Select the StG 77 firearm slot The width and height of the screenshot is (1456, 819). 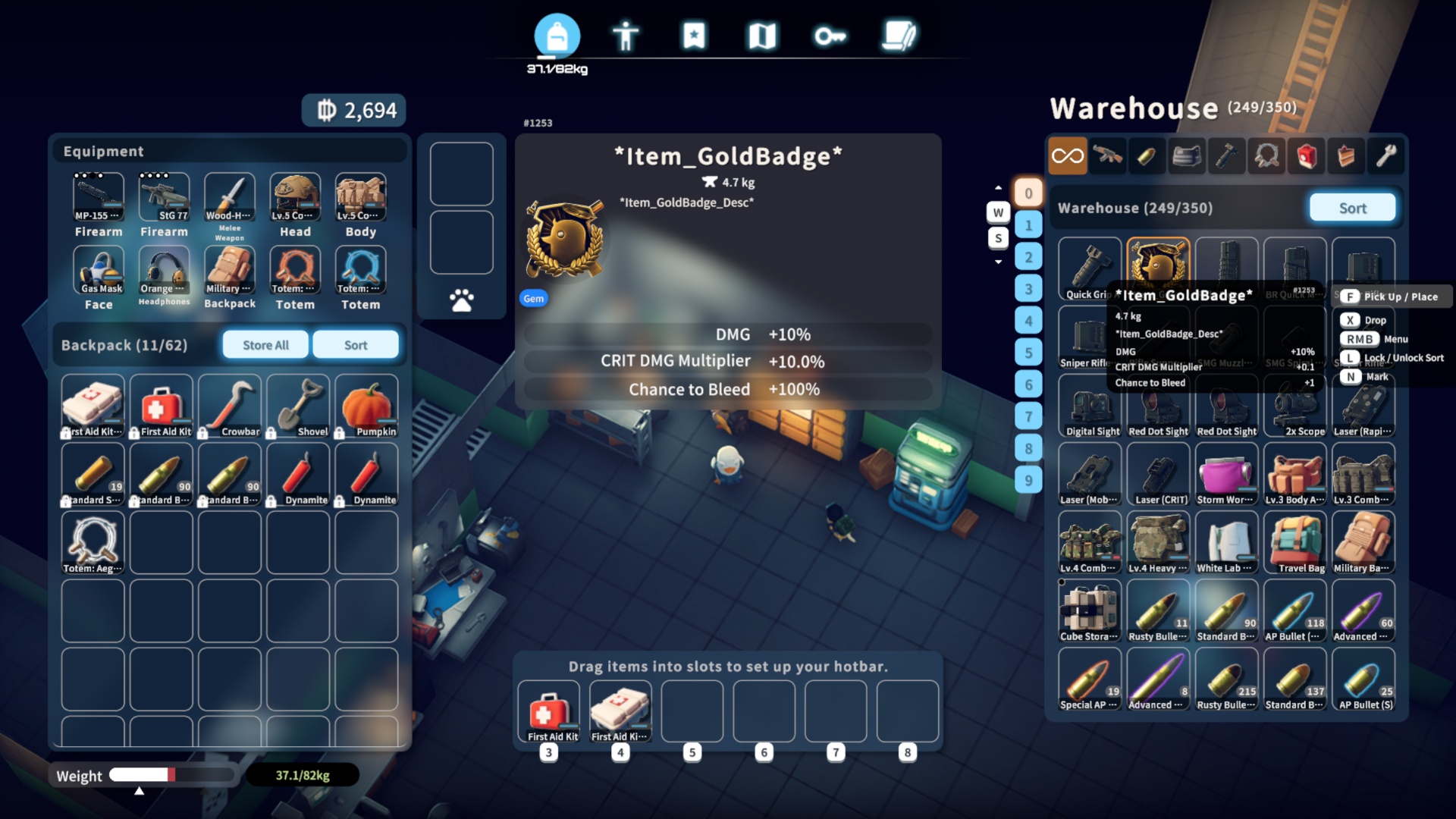(164, 197)
